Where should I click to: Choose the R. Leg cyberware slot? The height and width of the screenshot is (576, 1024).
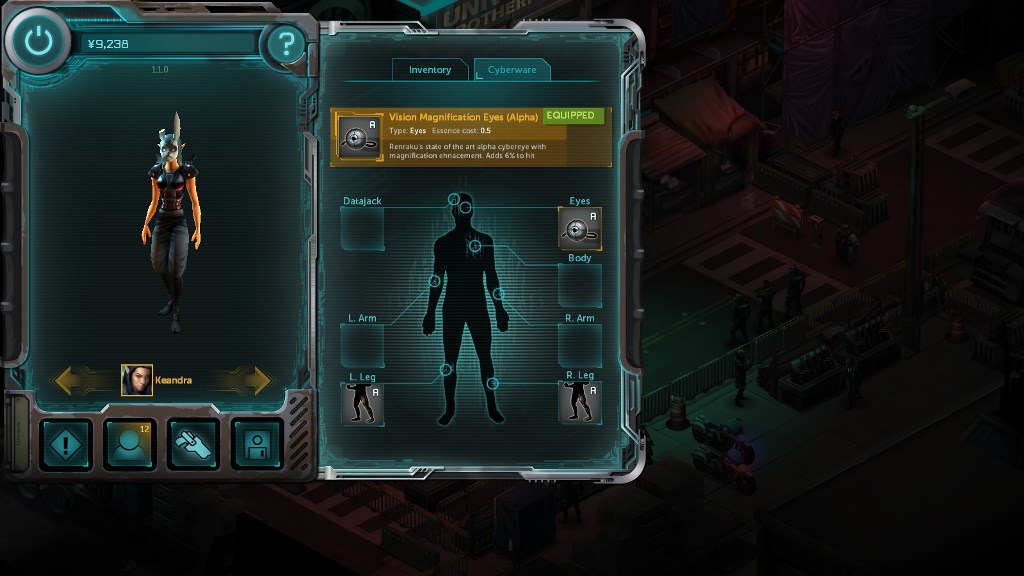(580, 403)
